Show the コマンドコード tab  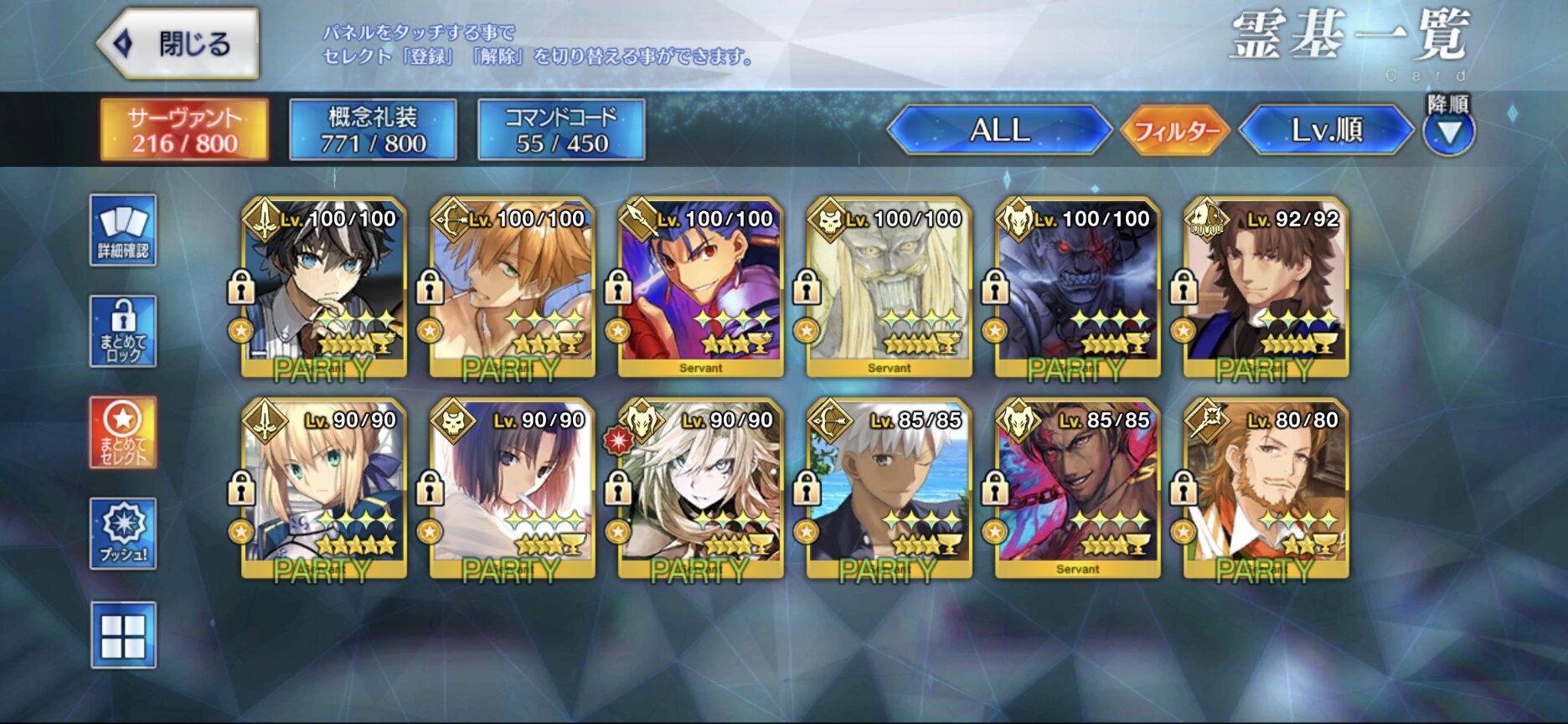pyautogui.click(x=561, y=130)
